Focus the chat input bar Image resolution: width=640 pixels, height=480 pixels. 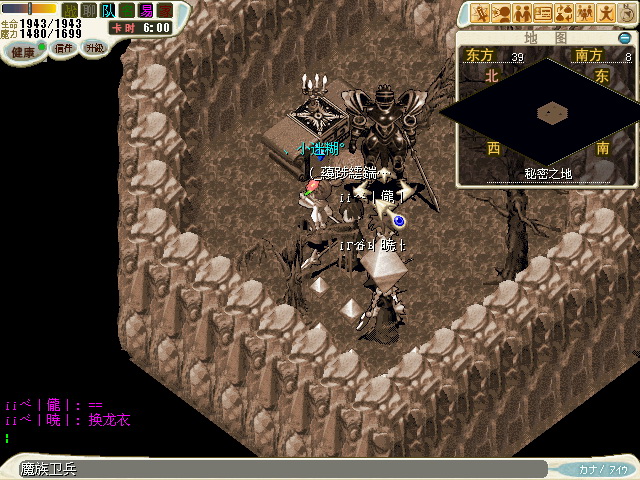(280, 468)
